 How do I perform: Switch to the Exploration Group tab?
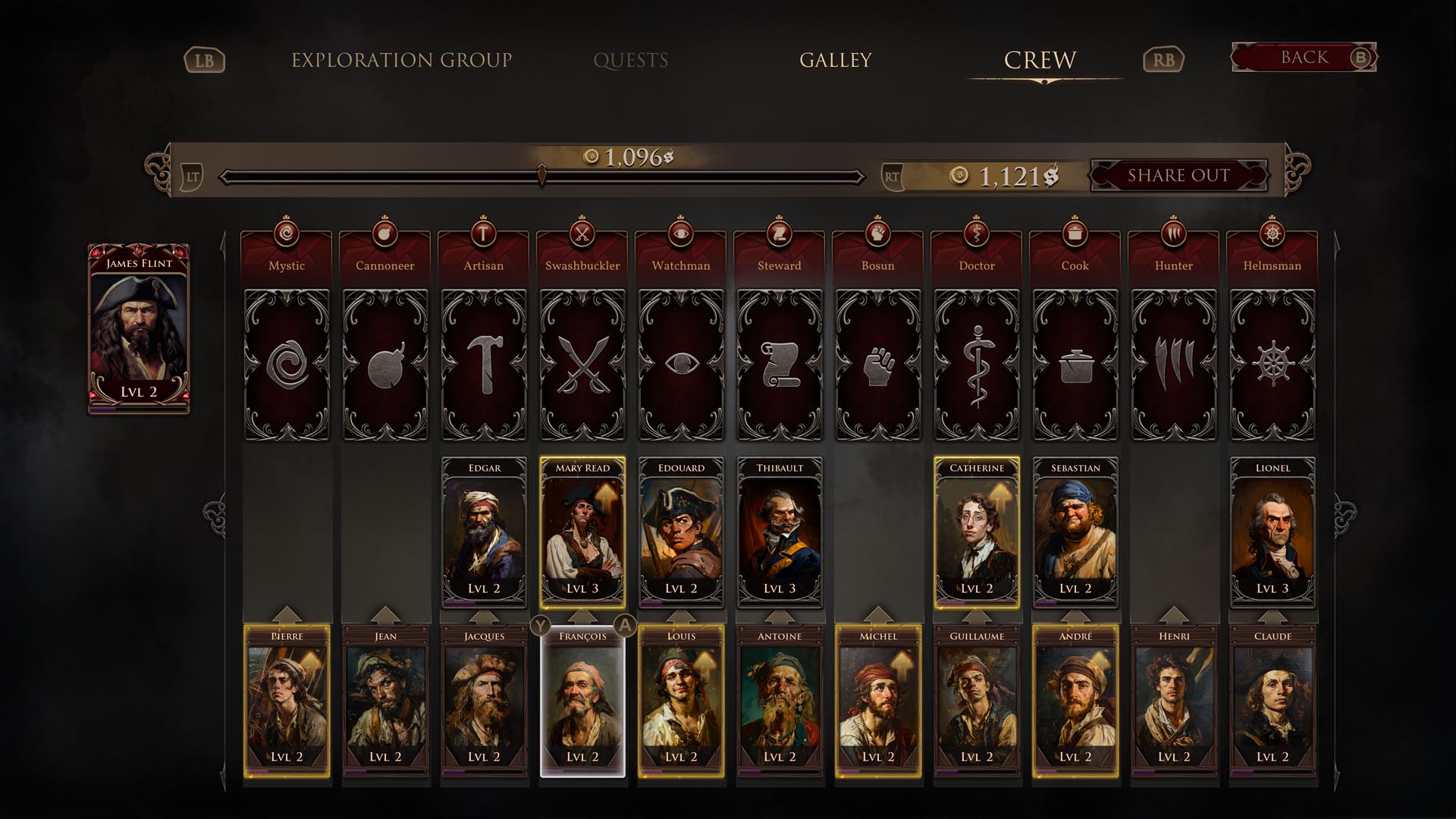401,60
